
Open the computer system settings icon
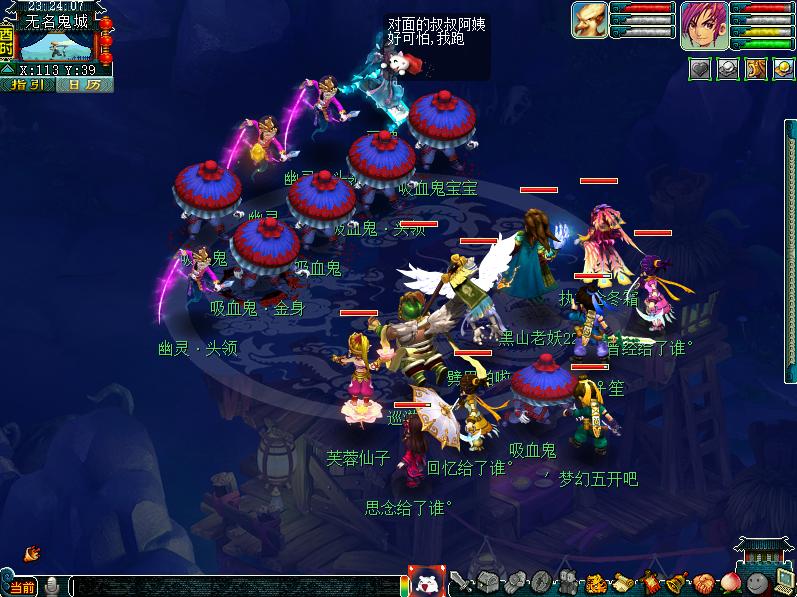(x=783, y=582)
